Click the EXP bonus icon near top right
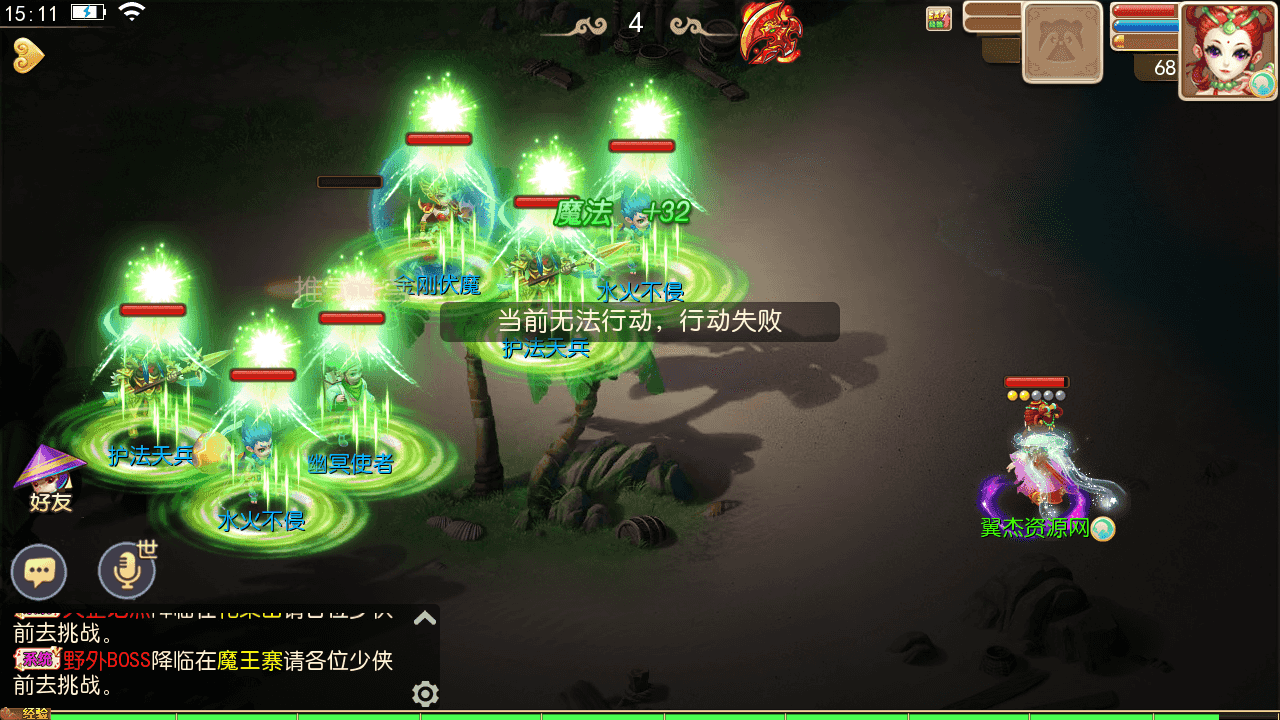 coord(938,18)
